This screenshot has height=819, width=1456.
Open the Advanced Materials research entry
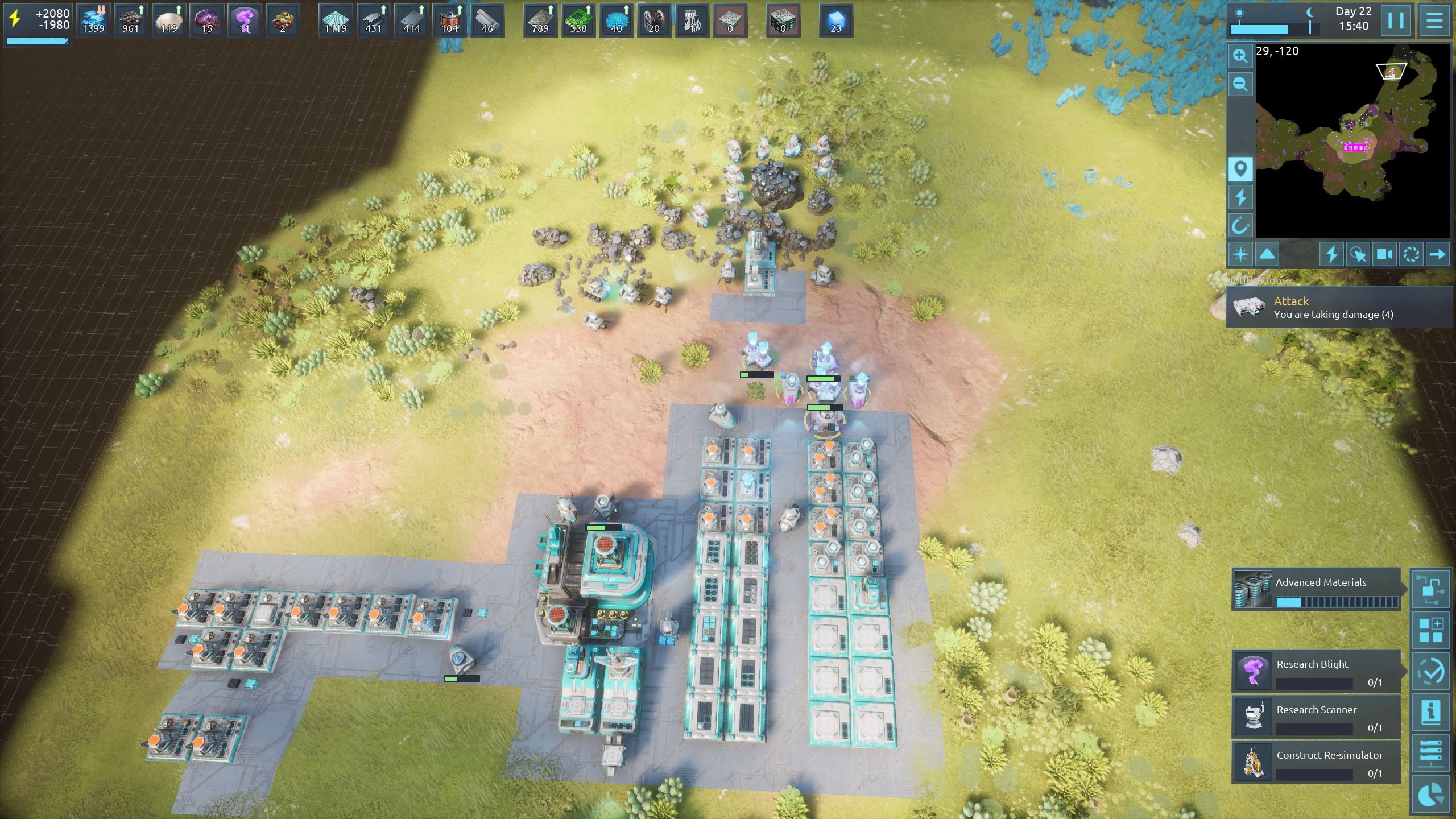click(x=1317, y=590)
